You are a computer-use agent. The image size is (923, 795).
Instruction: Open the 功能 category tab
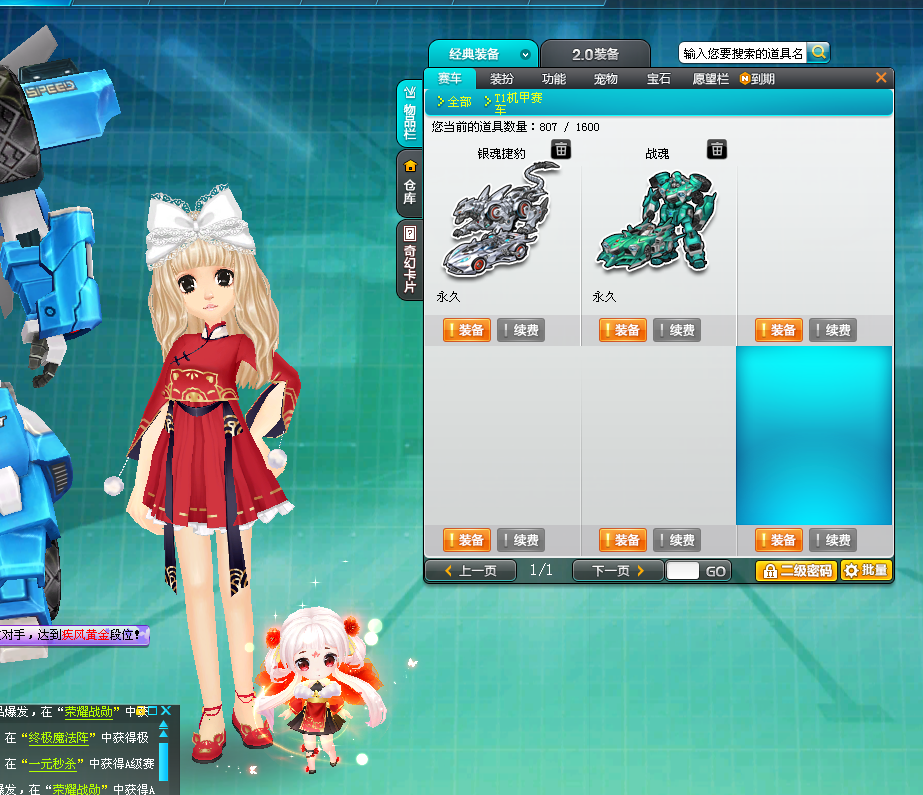(x=553, y=79)
